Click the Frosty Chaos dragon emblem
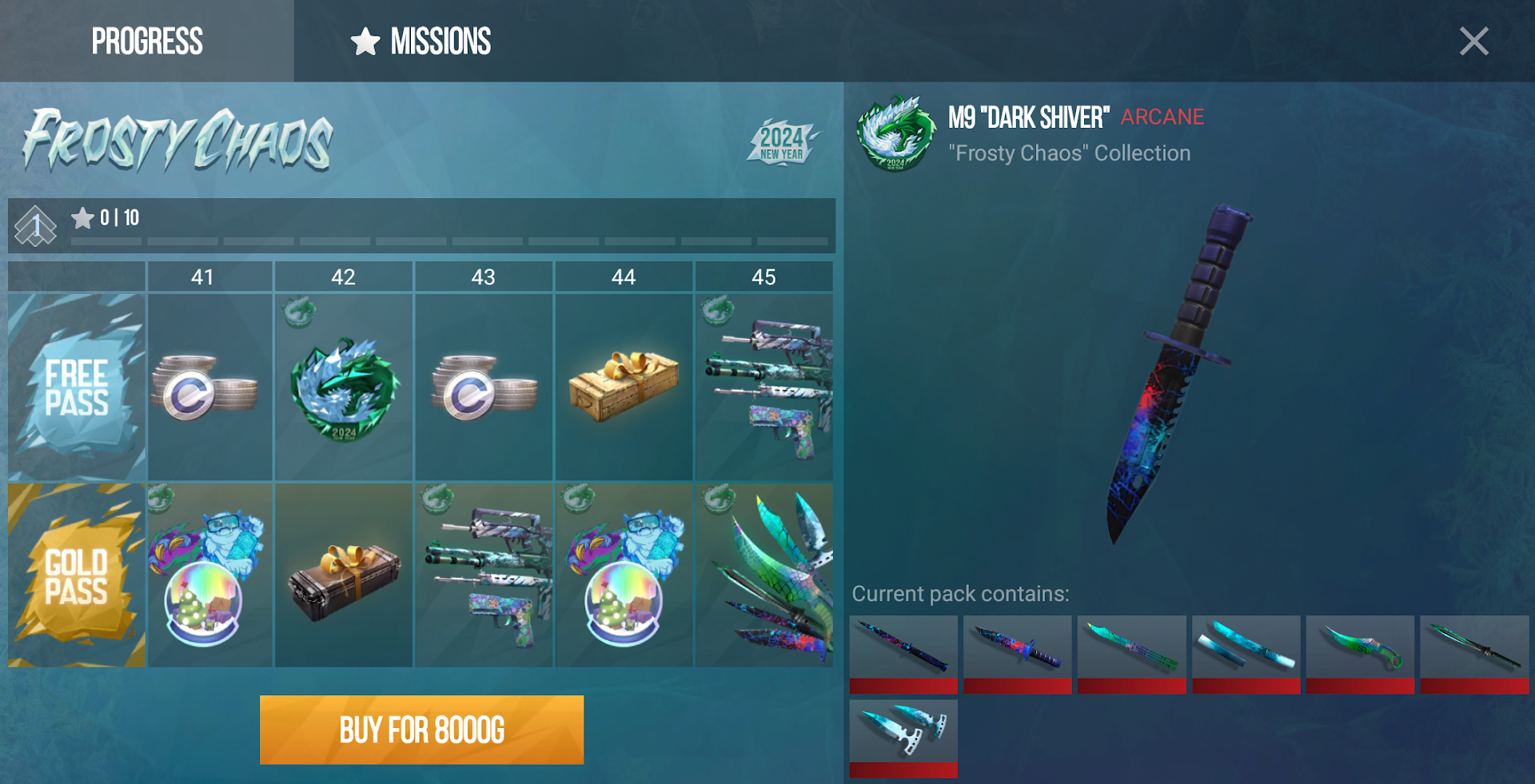 pyautogui.click(x=894, y=134)
